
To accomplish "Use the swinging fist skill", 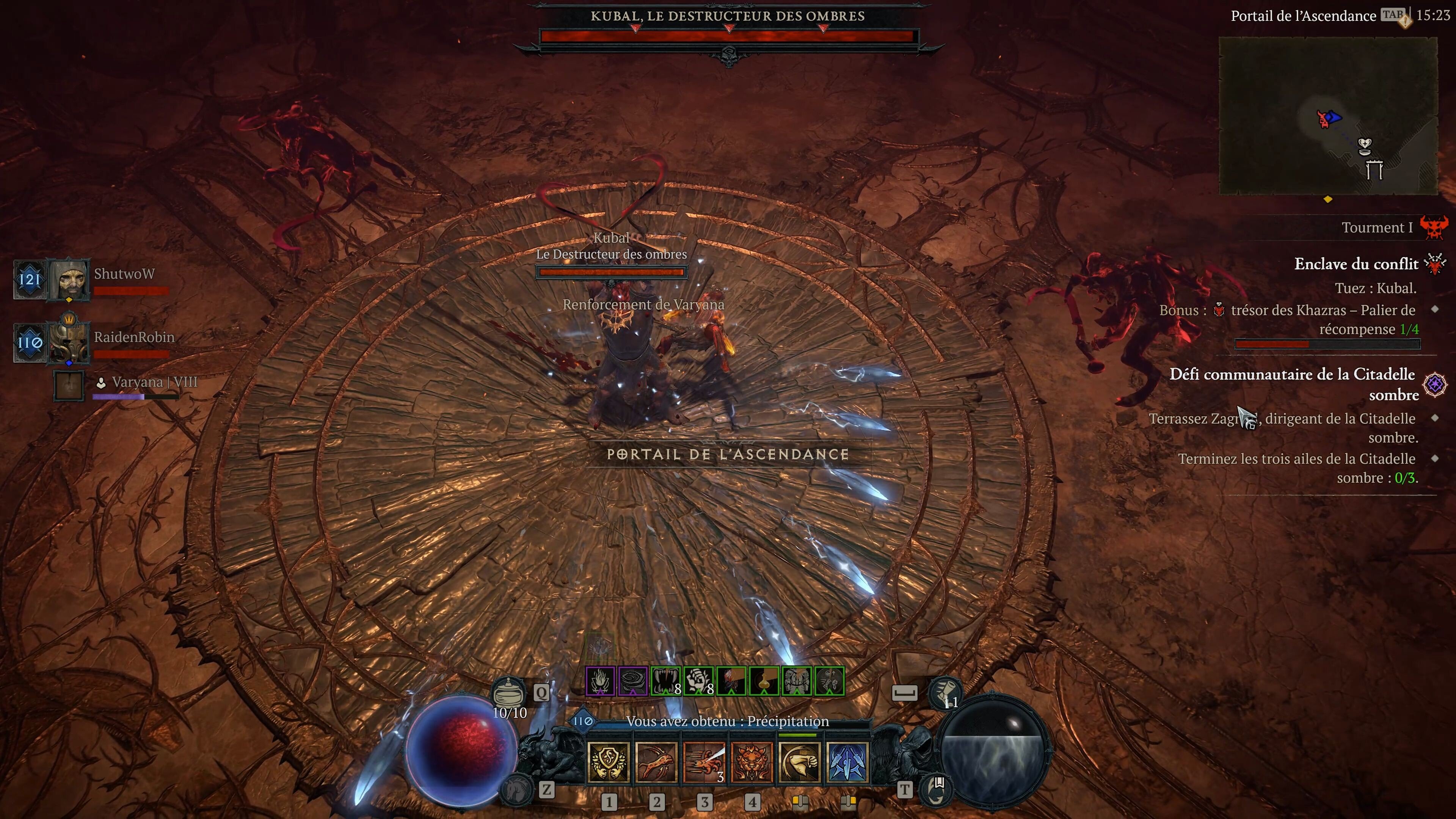I will pyautogui.click(x=799, y=762).
